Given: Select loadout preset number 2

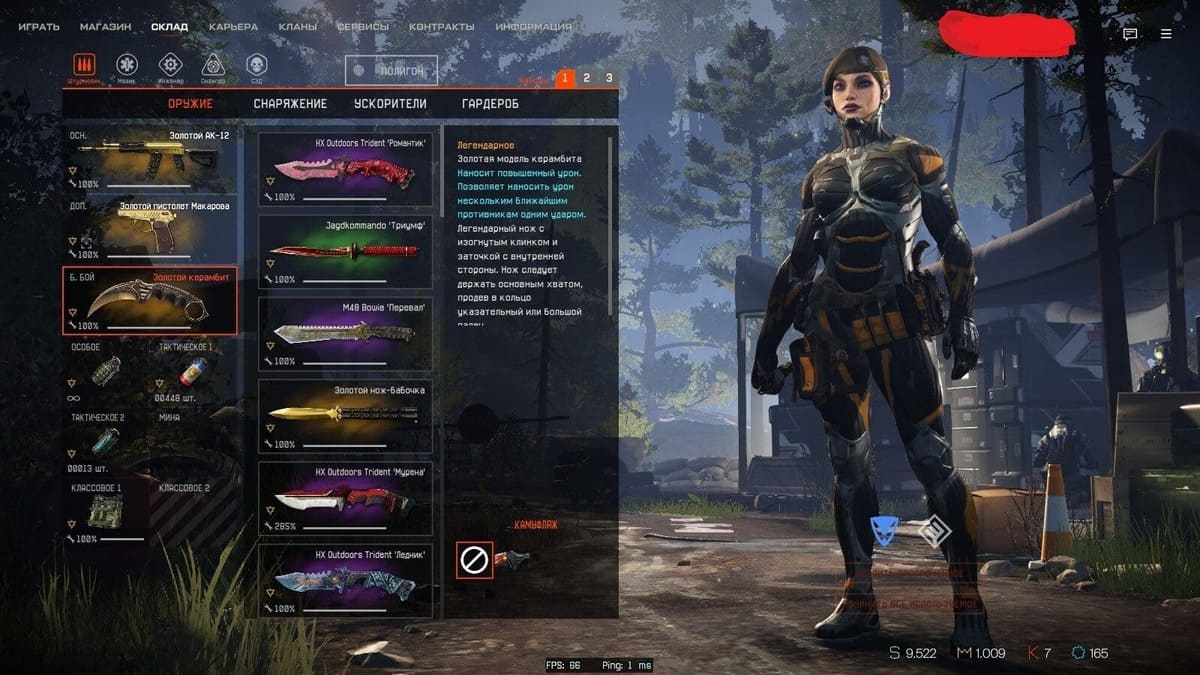Looking at the screenshot, I should (x=587, y=78).
